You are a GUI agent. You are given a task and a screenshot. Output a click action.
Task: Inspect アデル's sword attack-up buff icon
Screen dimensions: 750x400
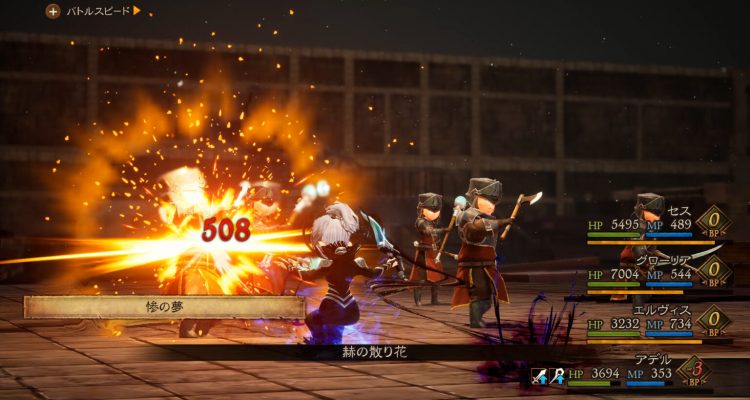tap(541, 376)
